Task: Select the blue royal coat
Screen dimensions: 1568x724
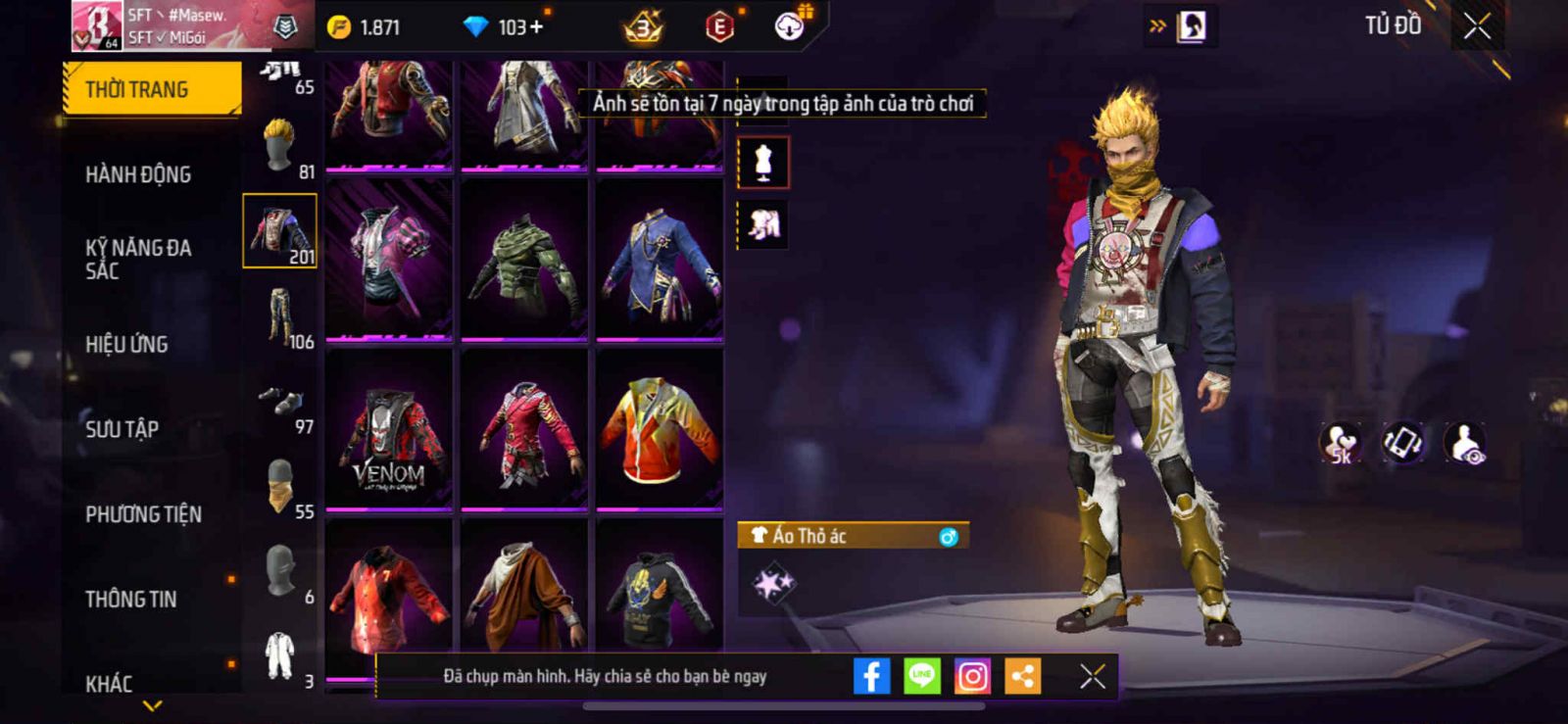Action: pos(660,260)
